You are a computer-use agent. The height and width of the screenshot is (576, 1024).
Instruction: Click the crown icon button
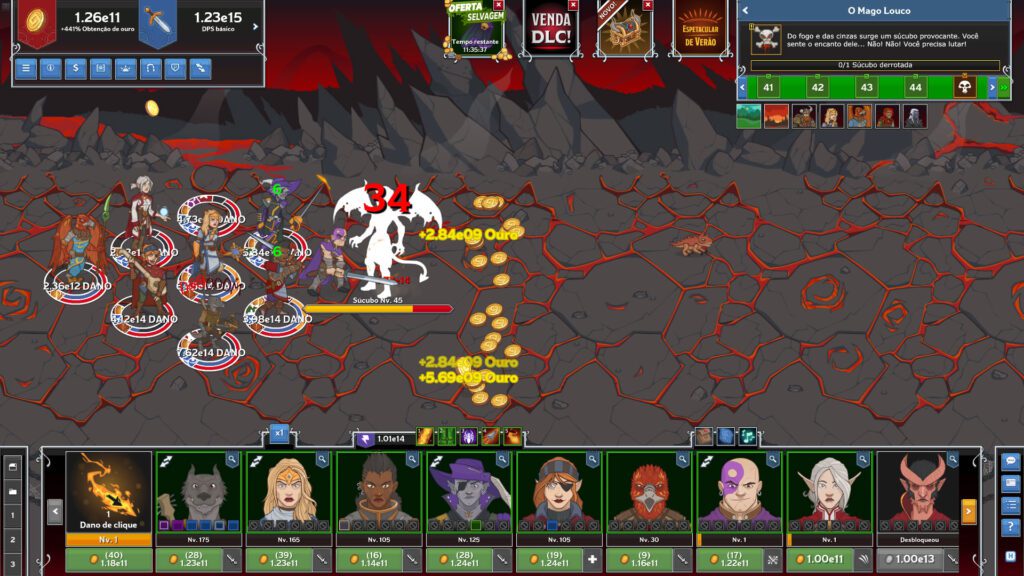[126, 68]
